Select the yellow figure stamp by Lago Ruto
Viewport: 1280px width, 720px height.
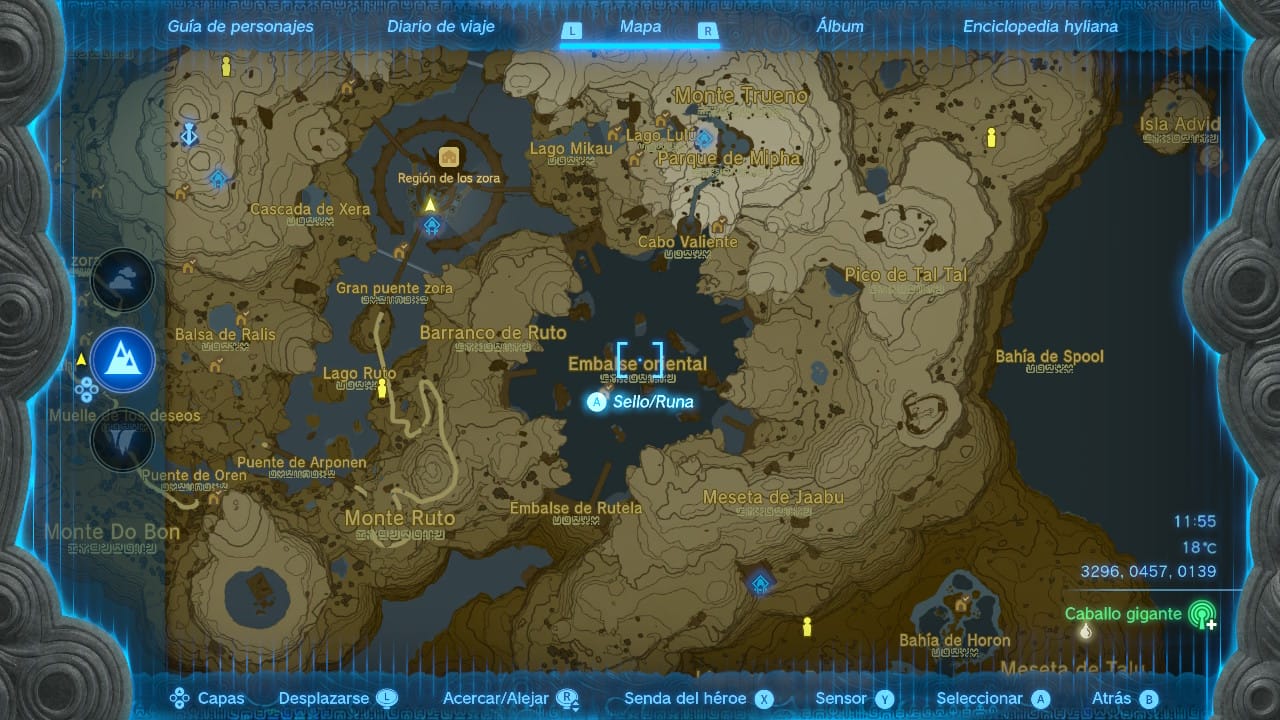coord(381,390)
